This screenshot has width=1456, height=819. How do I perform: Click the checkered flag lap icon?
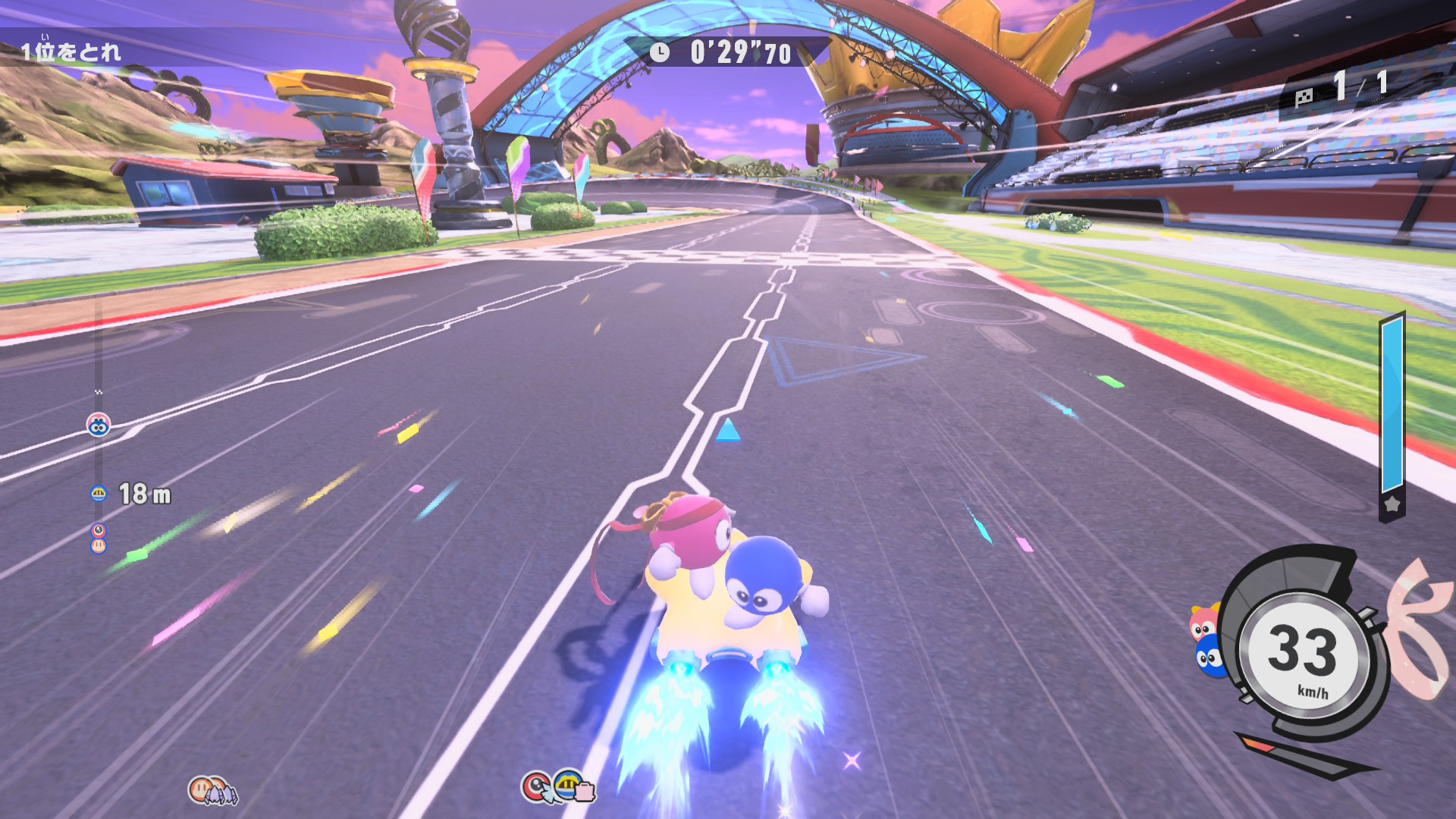1304,97
